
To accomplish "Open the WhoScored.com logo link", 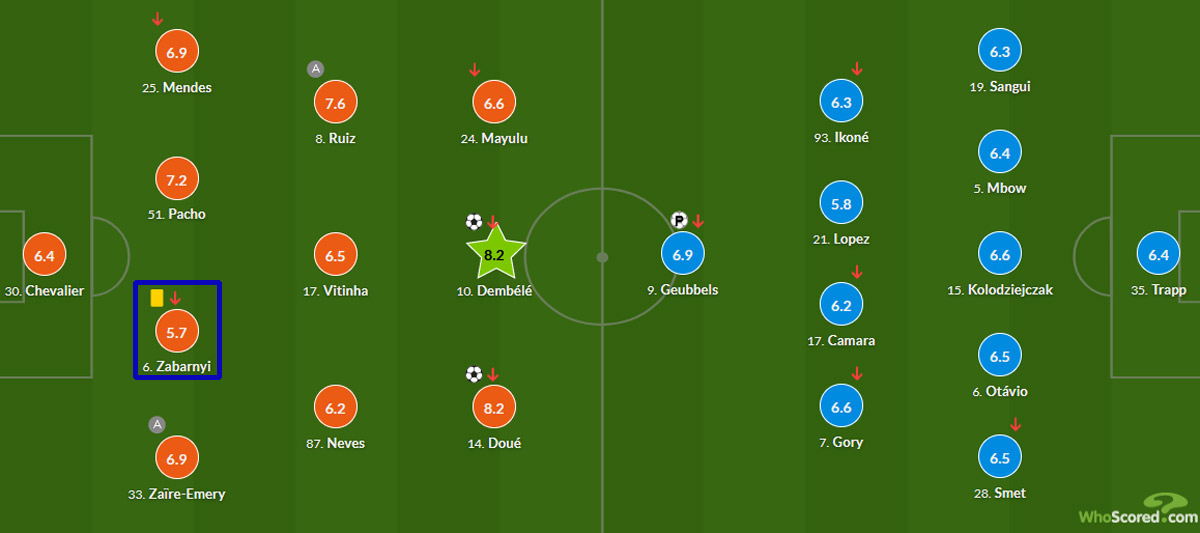I will click(x=1137, y=510).
